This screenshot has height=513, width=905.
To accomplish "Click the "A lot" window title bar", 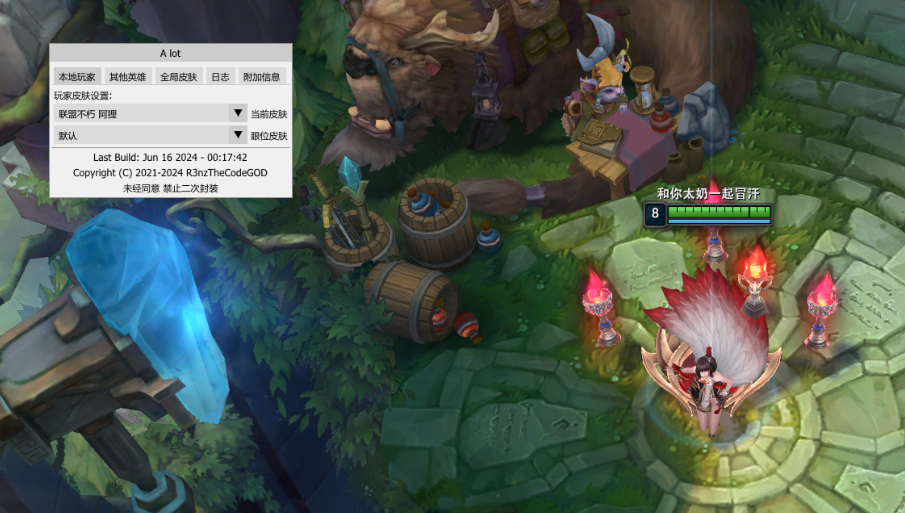I will pyautogui.click(x=170, y=53).
